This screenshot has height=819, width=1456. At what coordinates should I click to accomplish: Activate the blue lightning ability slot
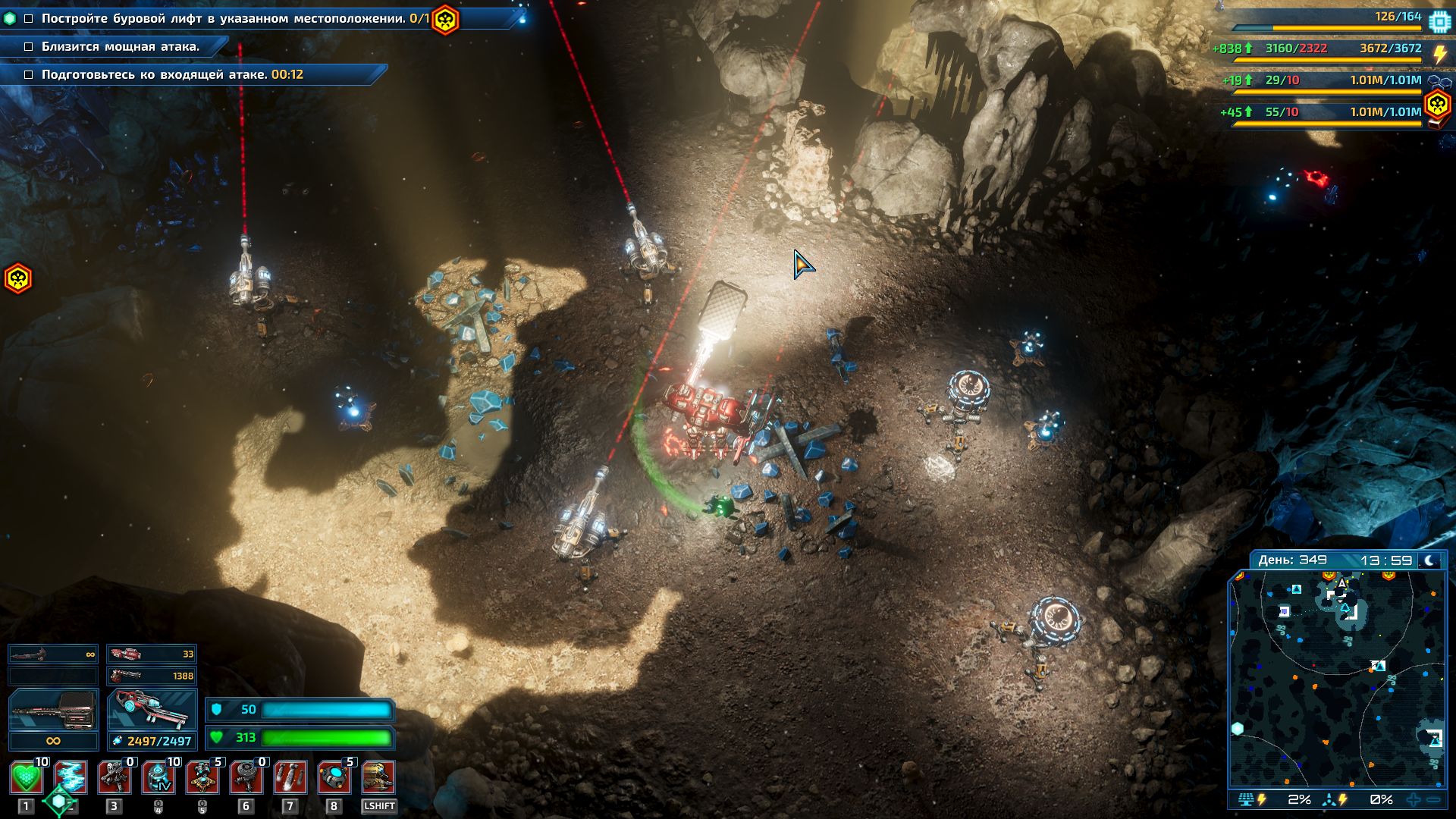point(71,778)
